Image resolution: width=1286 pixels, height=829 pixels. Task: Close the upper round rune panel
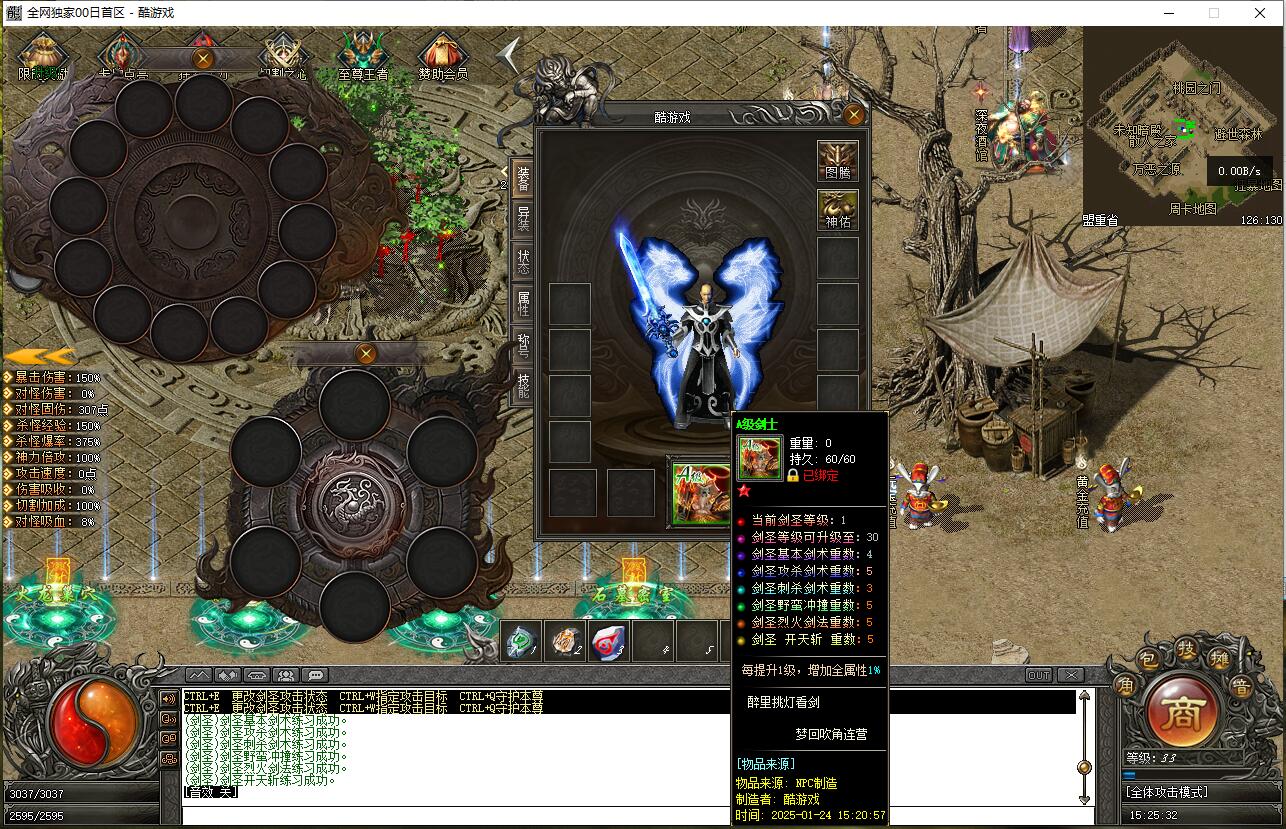(203, 59)
